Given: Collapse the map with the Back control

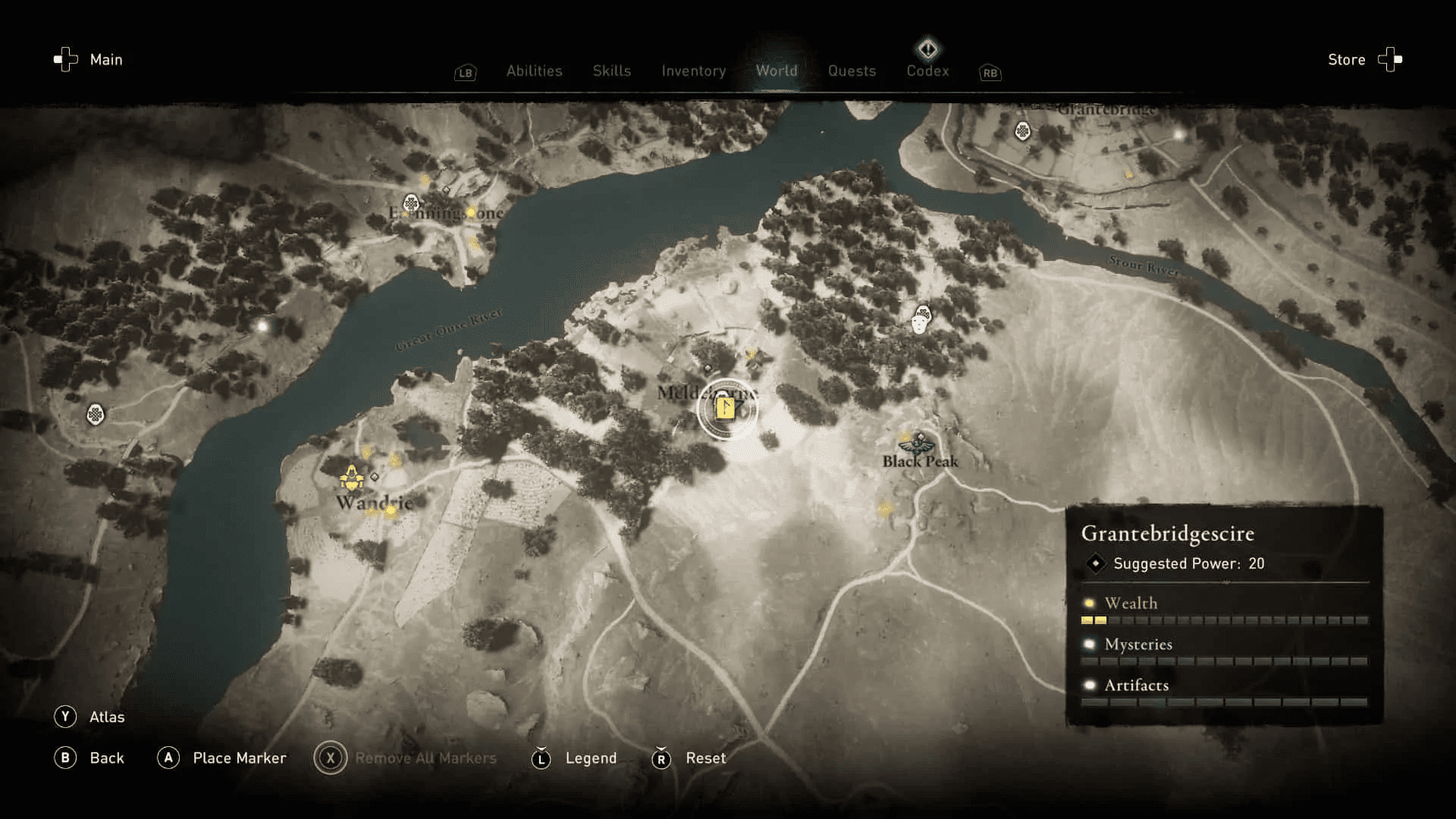Looking at the screenshot, I should tap(67, 758).
